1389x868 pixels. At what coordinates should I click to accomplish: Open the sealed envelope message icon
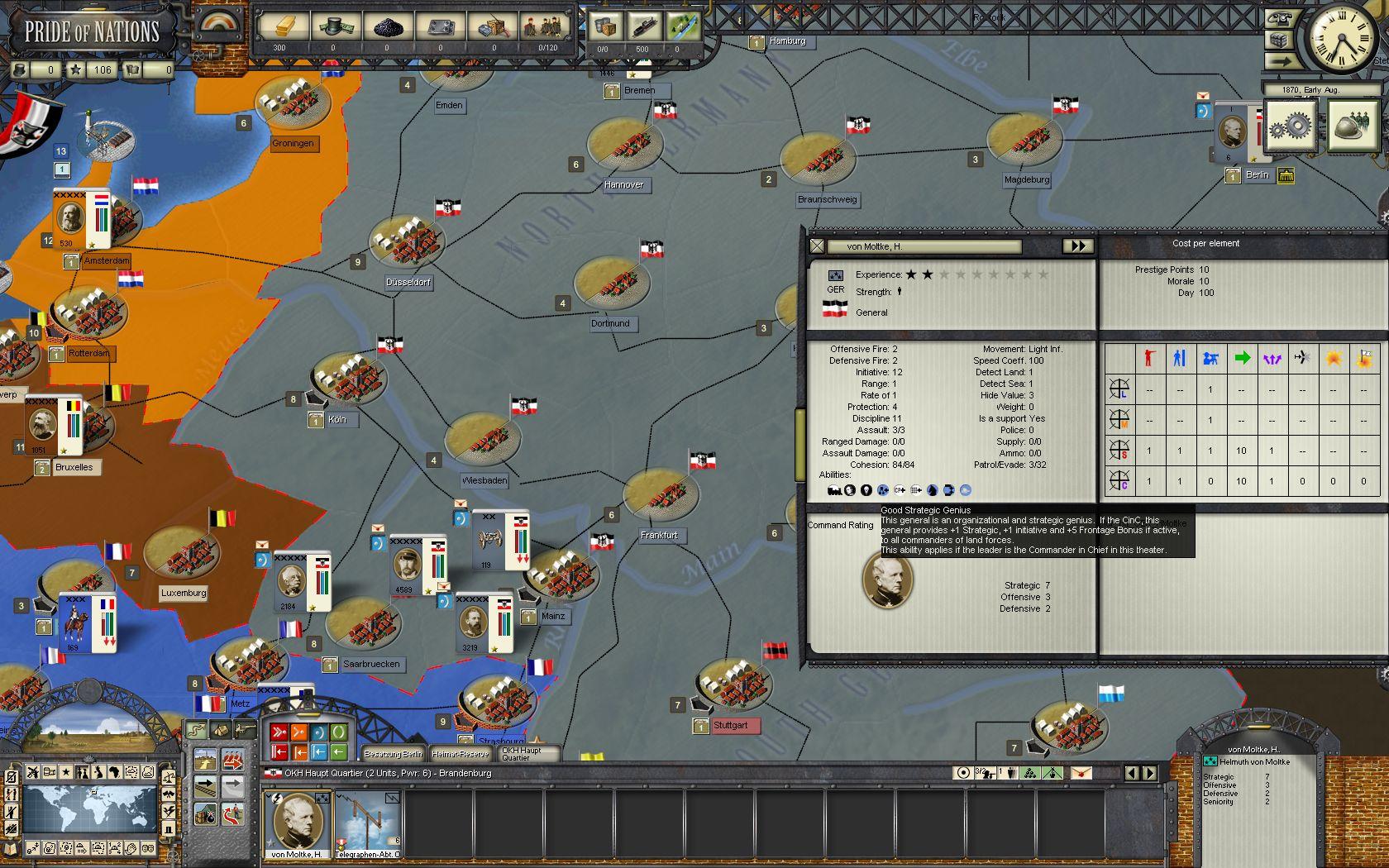[x=1204, y=97]
